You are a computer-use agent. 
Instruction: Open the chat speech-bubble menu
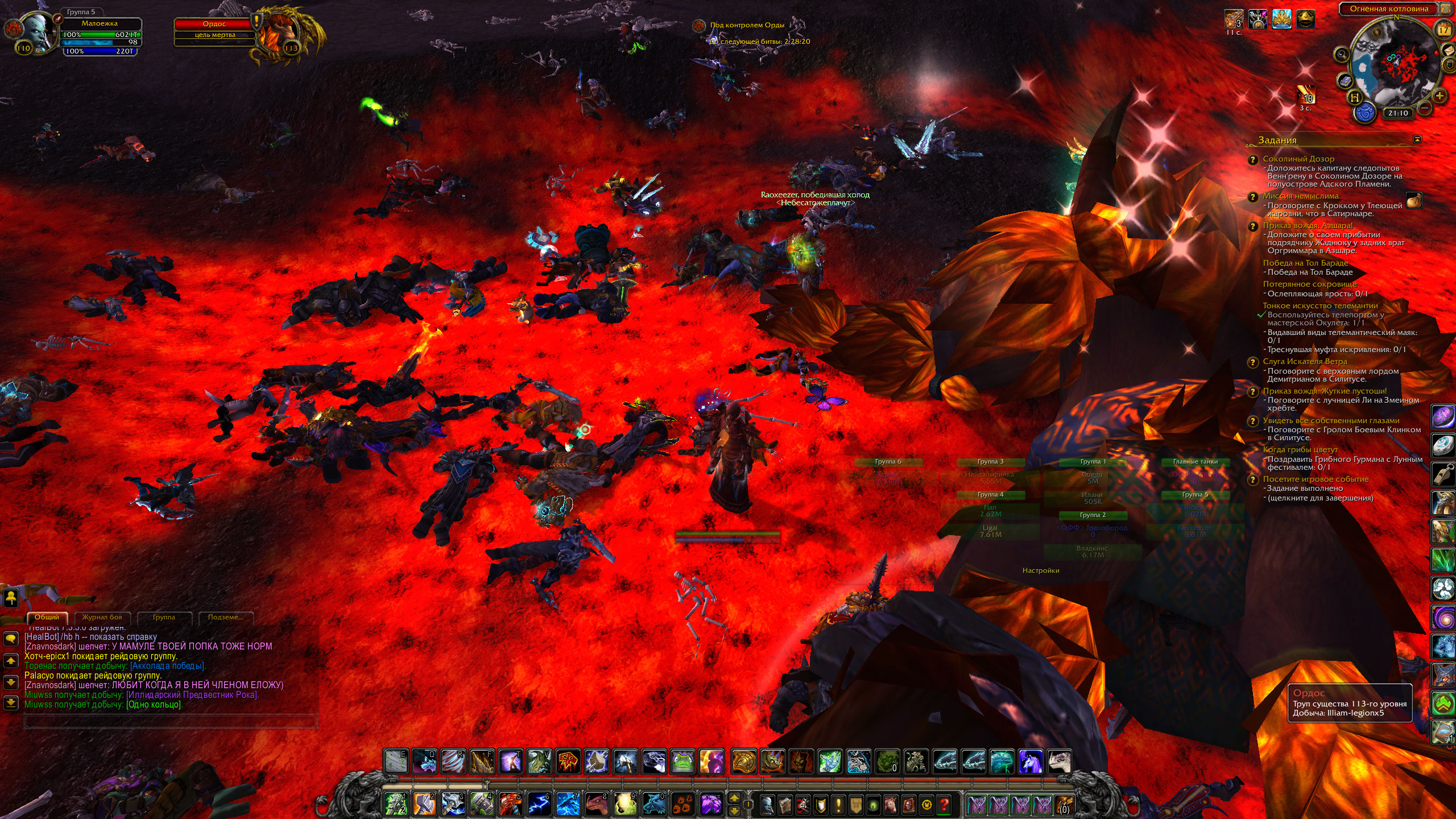11,639
